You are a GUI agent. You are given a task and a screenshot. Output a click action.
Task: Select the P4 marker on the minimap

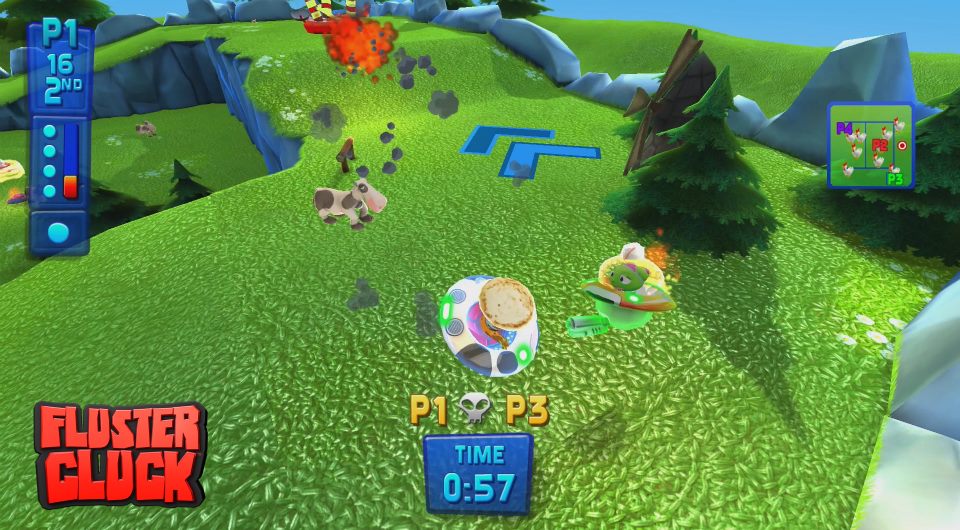[844, 129]
